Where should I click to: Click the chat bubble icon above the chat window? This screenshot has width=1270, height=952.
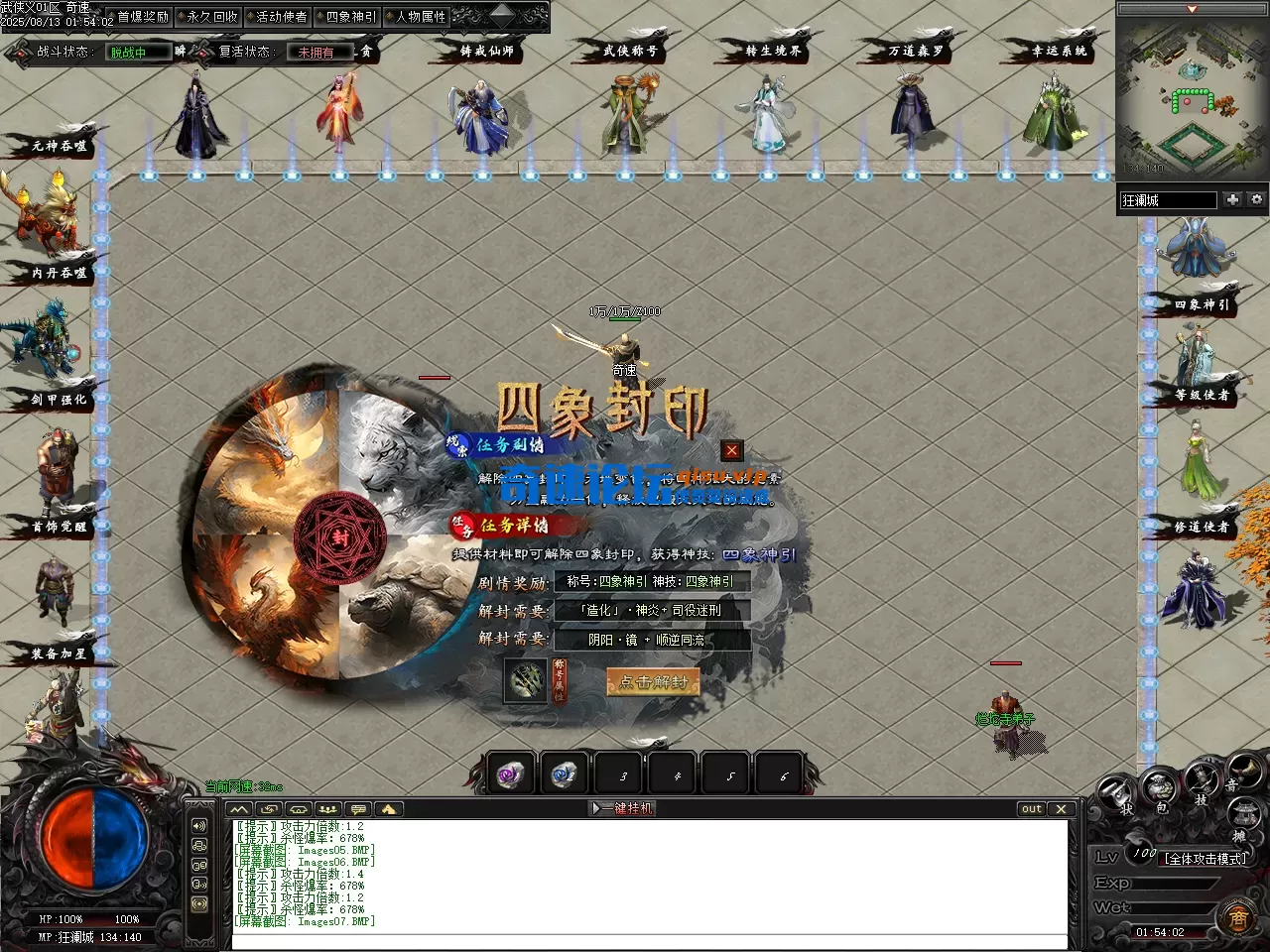(x=356, y=808)
